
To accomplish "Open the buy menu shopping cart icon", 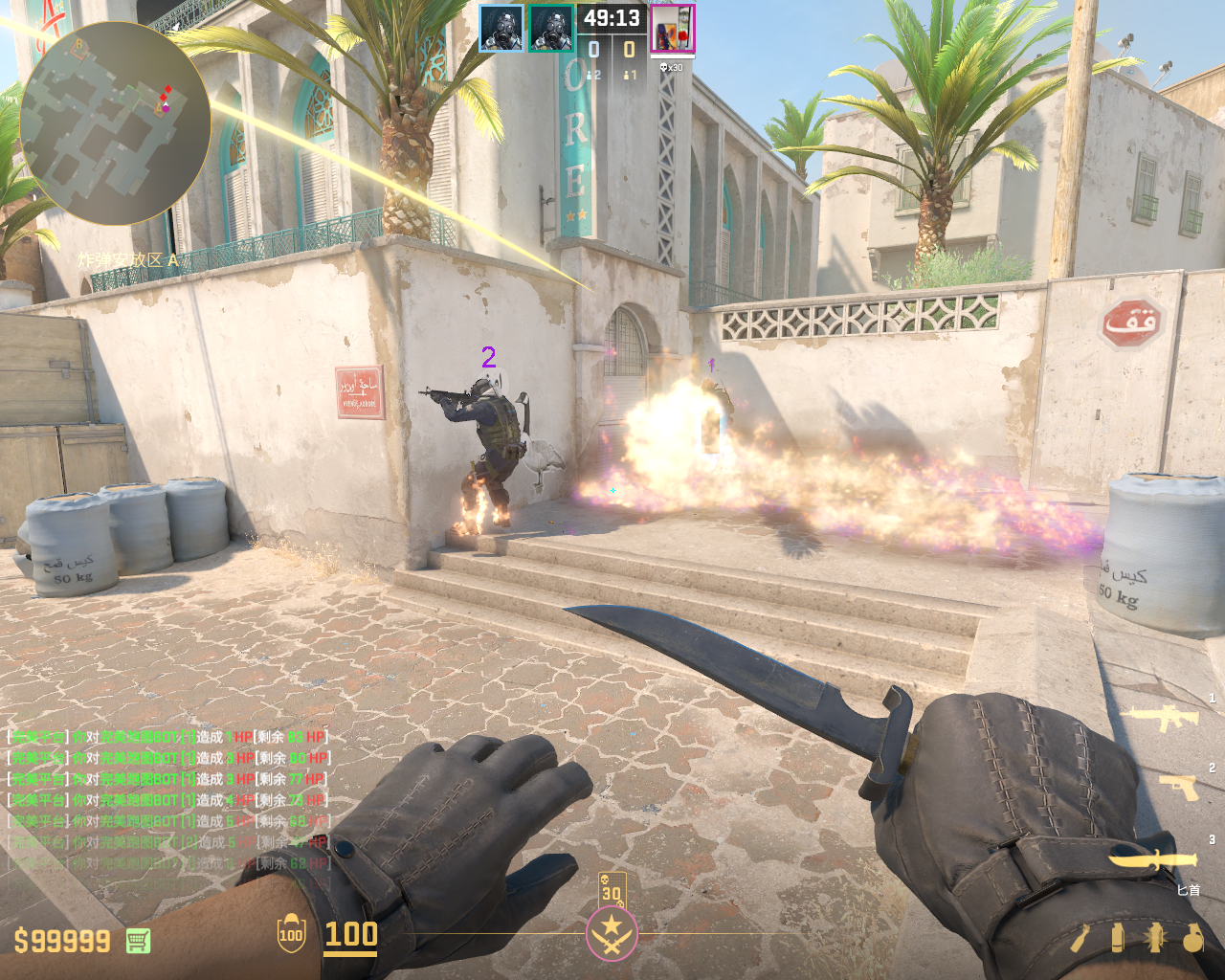I will (x=139, y=941).
